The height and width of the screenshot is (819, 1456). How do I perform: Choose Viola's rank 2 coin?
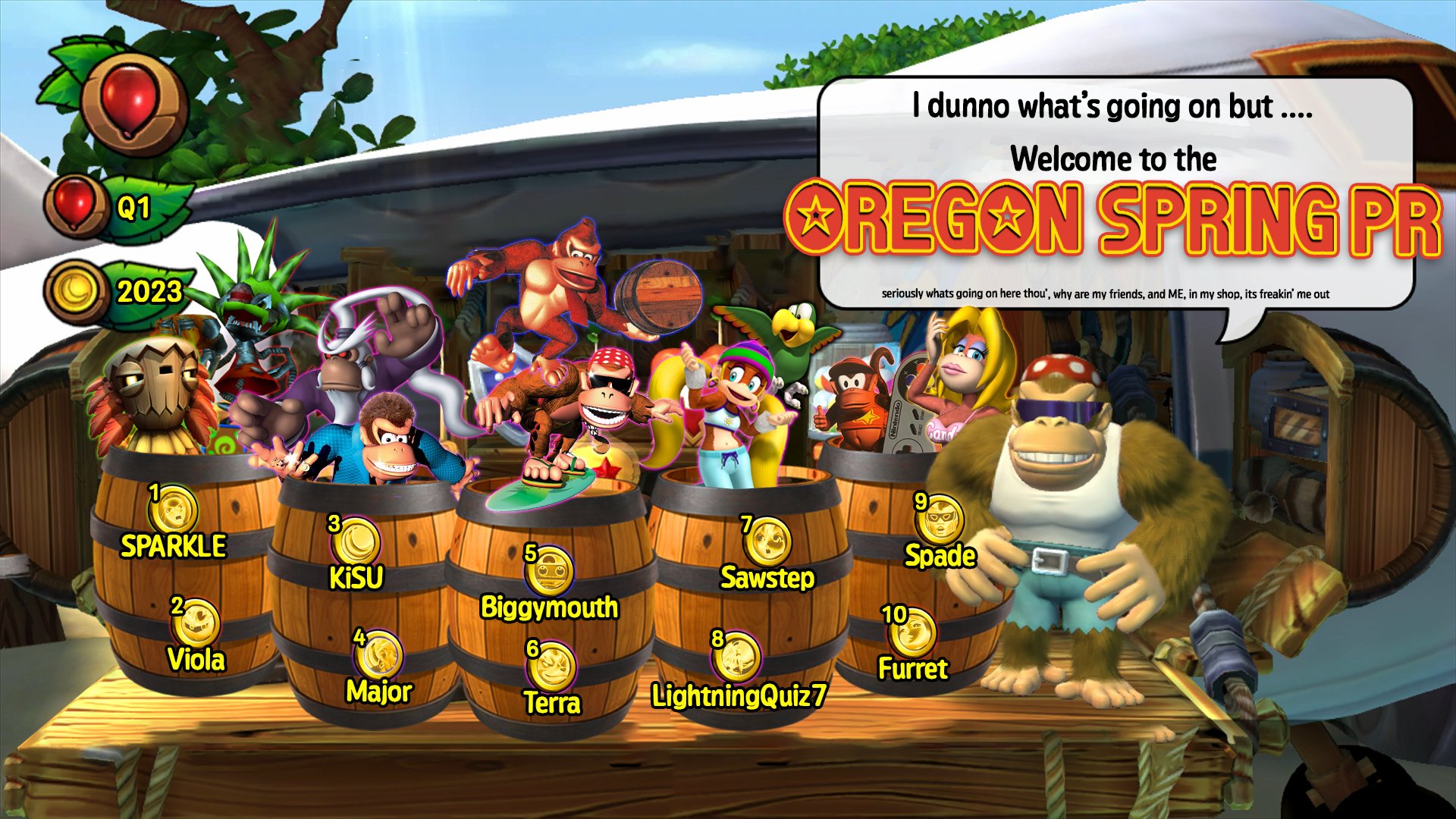click(x=196, y=623)
